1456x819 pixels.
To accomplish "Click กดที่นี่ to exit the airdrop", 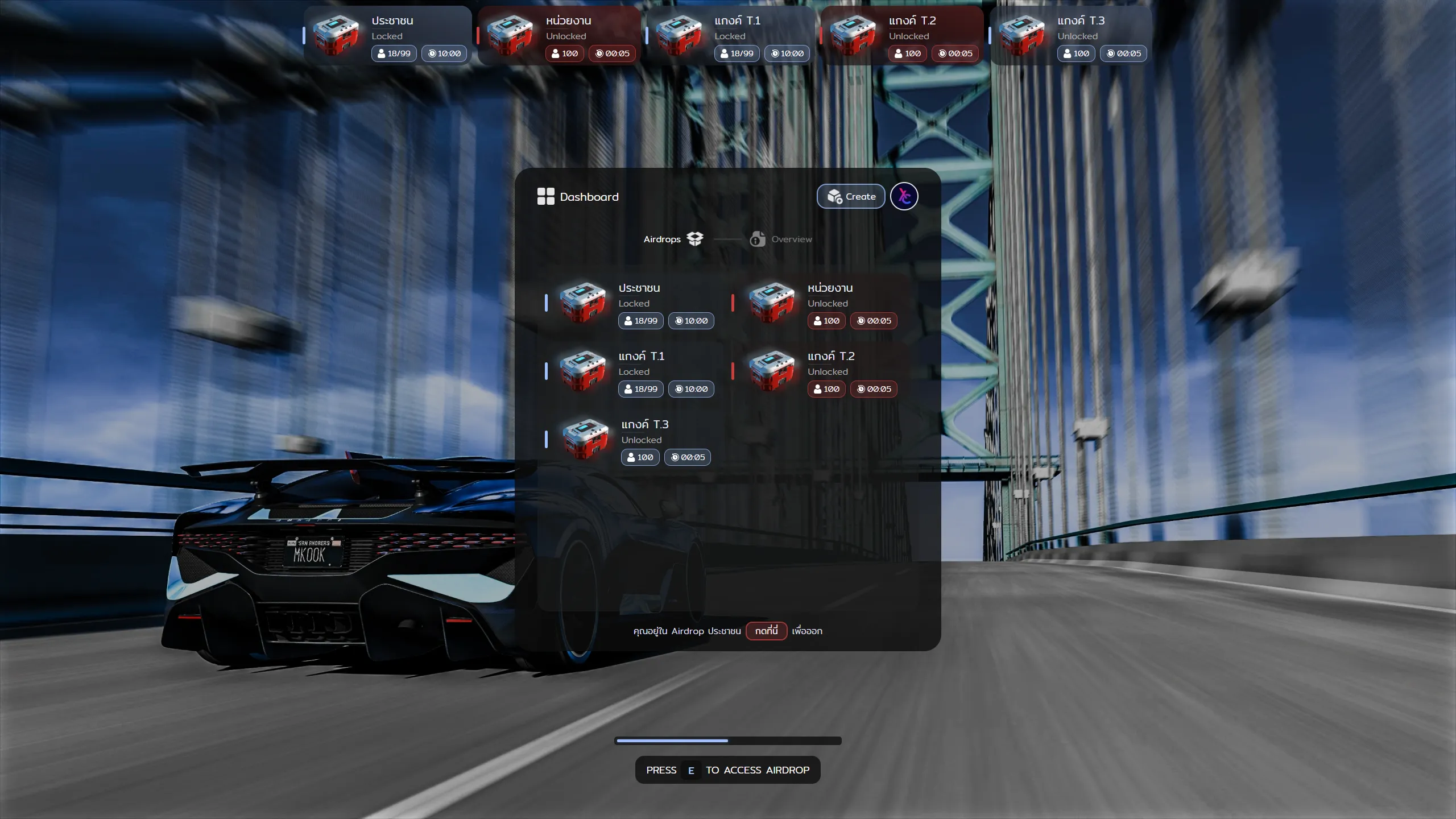I will [766, 631].
